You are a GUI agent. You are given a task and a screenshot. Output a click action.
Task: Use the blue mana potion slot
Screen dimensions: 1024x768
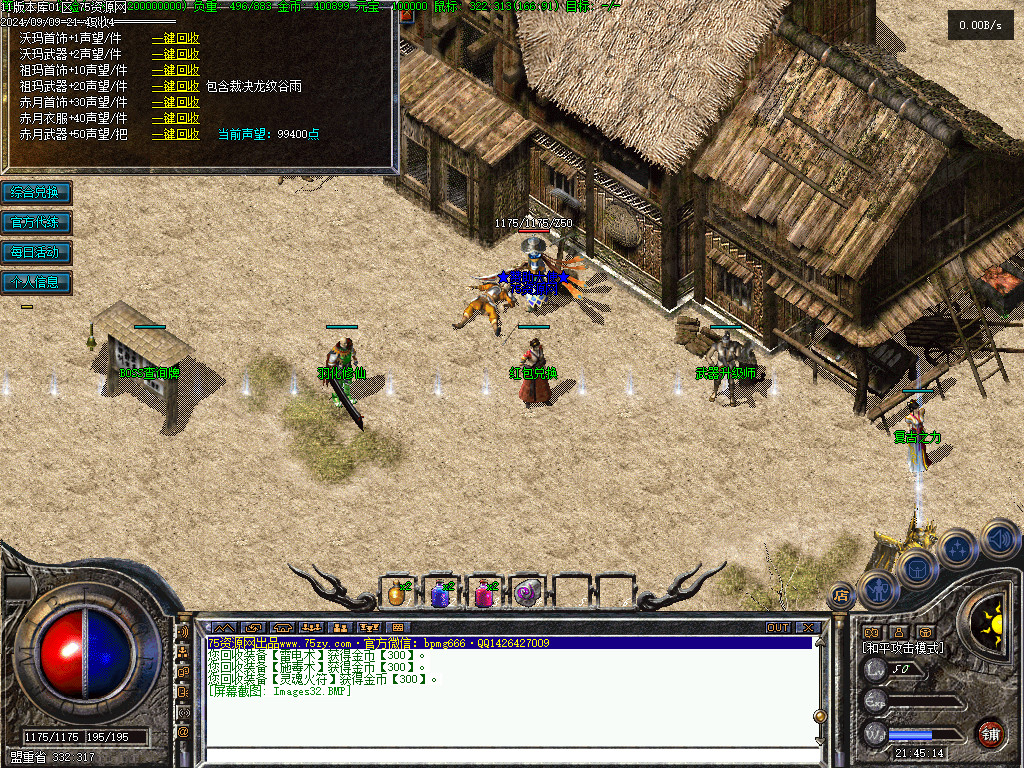point(441,593)
